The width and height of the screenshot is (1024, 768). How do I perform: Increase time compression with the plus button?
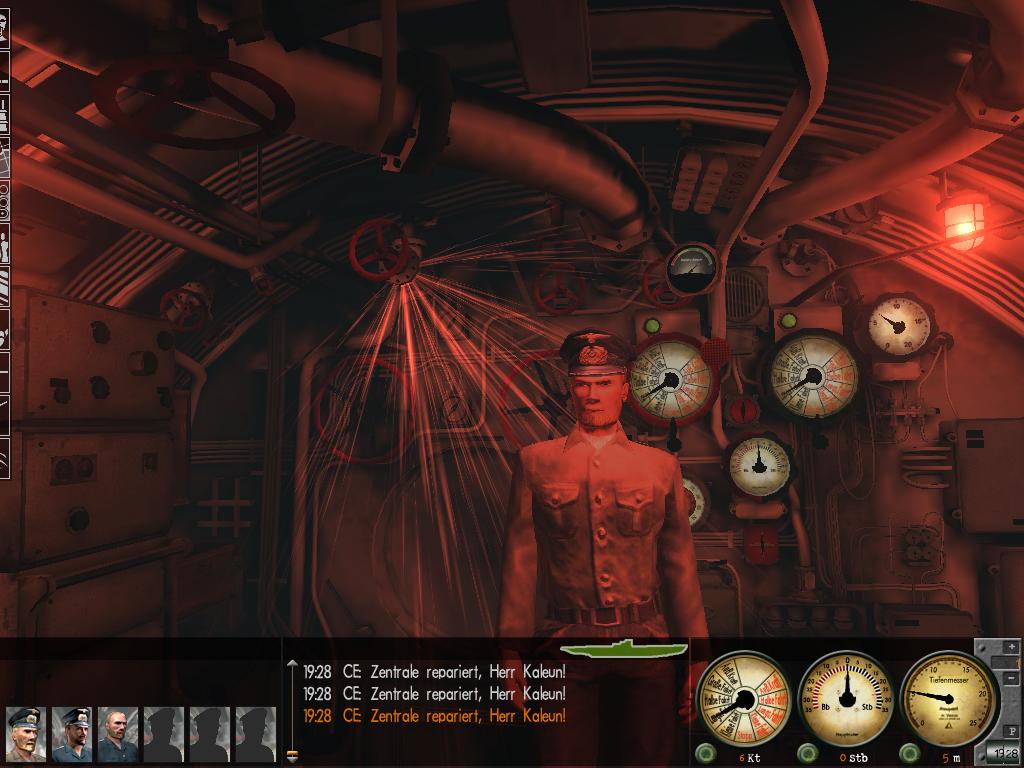tap(1011, 648)
